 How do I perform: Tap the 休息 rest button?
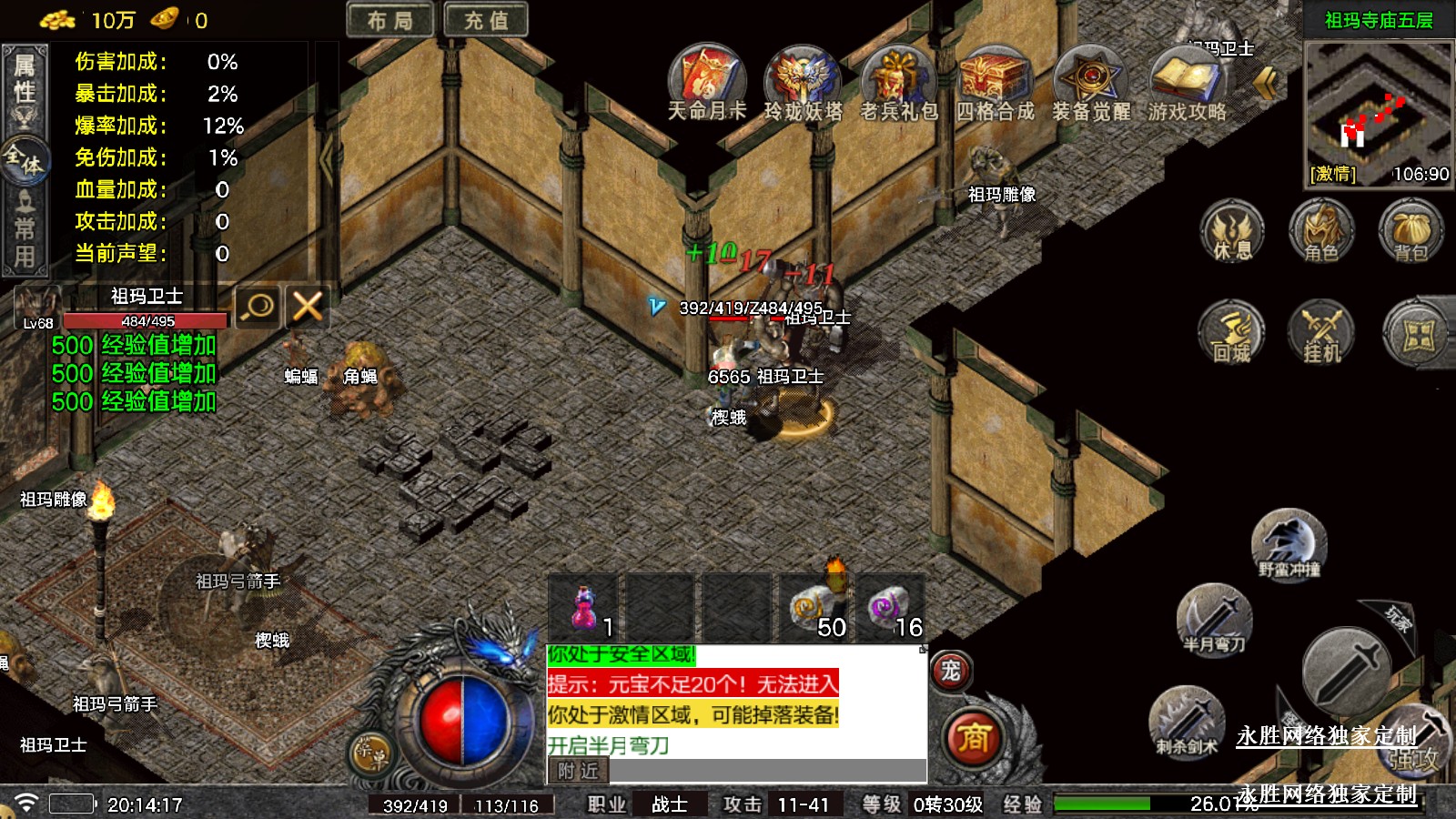click(1232, 232)
